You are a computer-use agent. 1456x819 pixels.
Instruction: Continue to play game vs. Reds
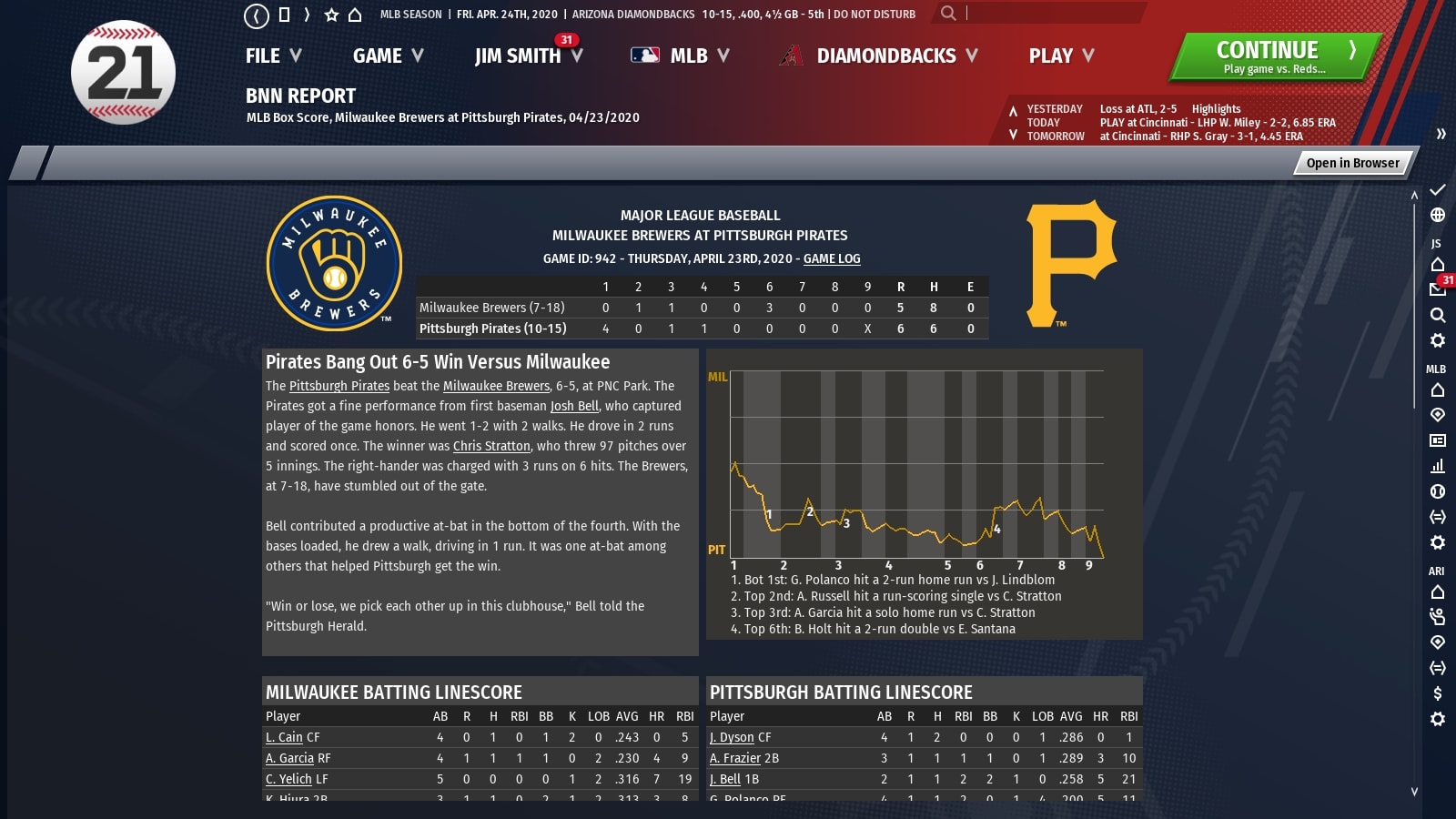[x=1276, y=56]
